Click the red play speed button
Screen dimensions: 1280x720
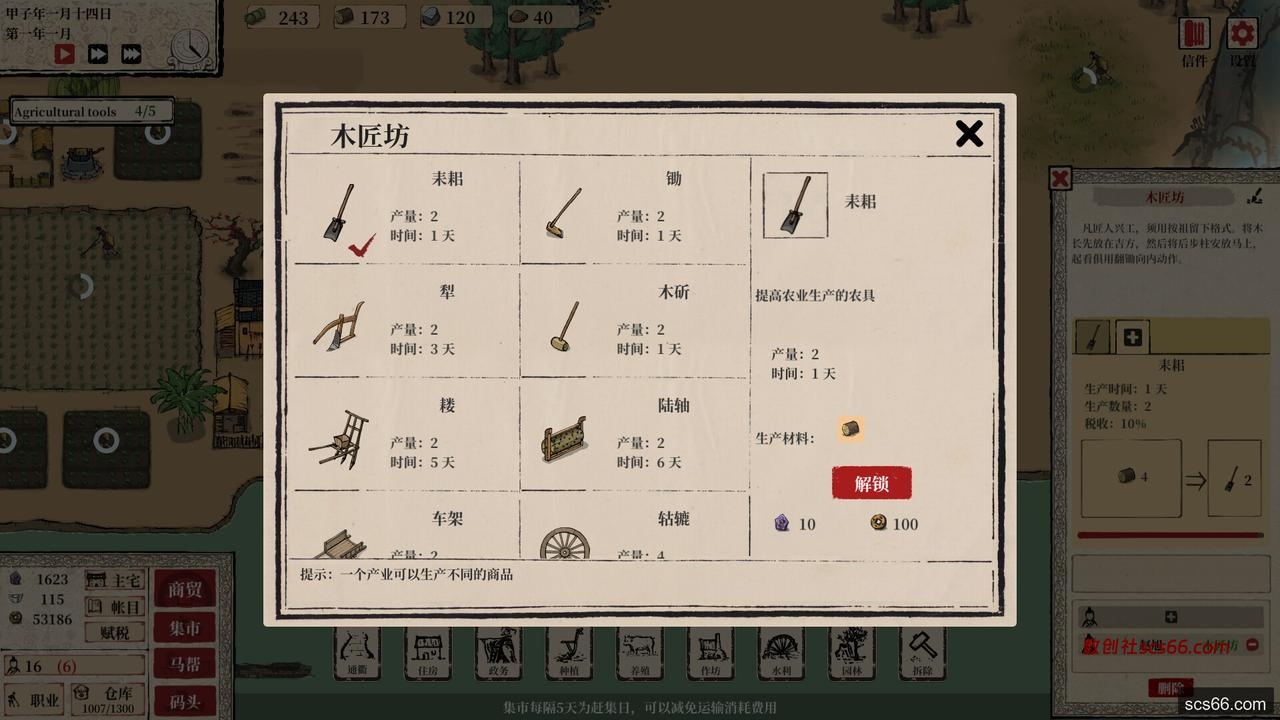point(65,54)
